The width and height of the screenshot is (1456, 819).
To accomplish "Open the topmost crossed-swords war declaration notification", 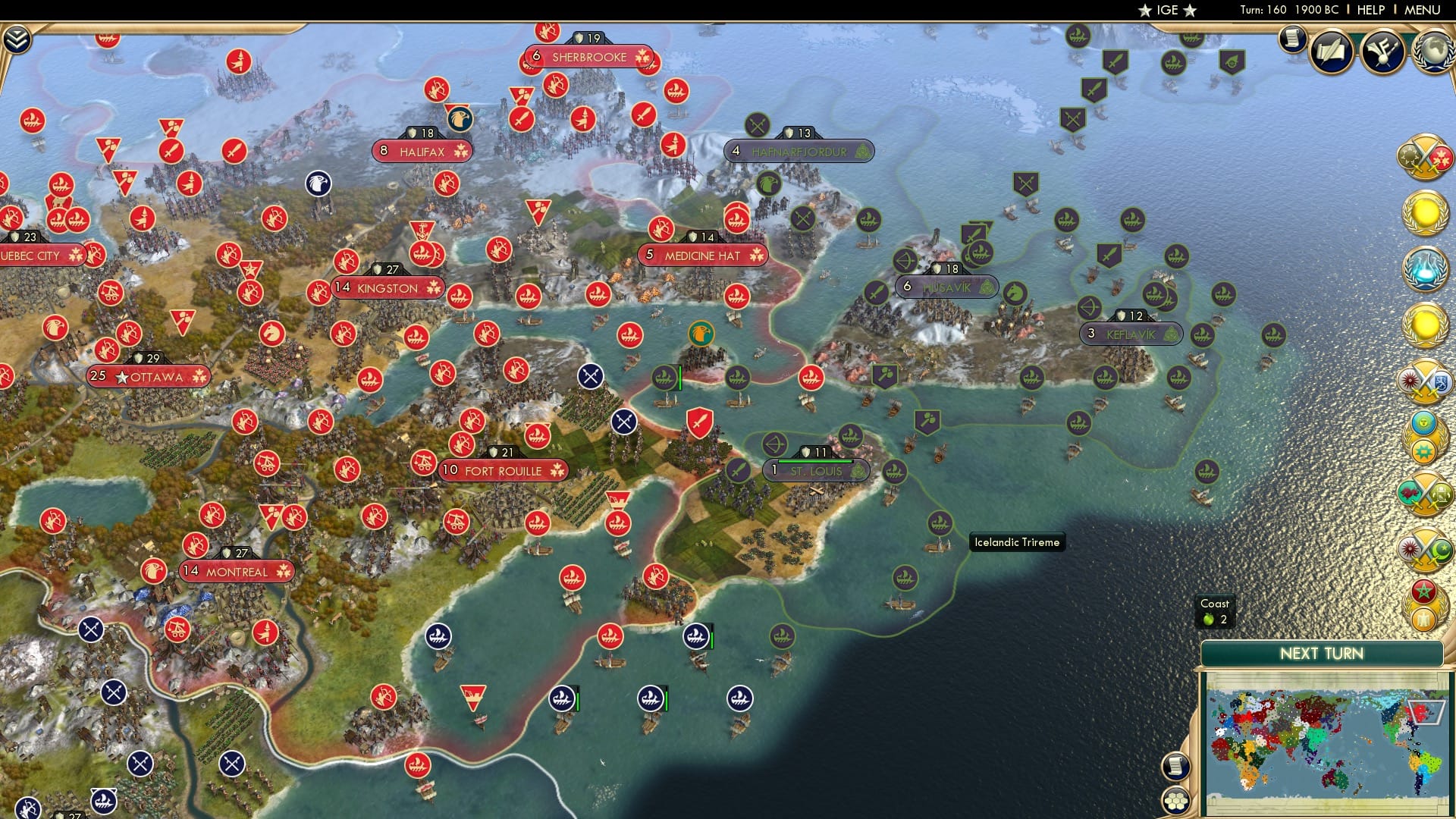I will tap(1425, 158).
